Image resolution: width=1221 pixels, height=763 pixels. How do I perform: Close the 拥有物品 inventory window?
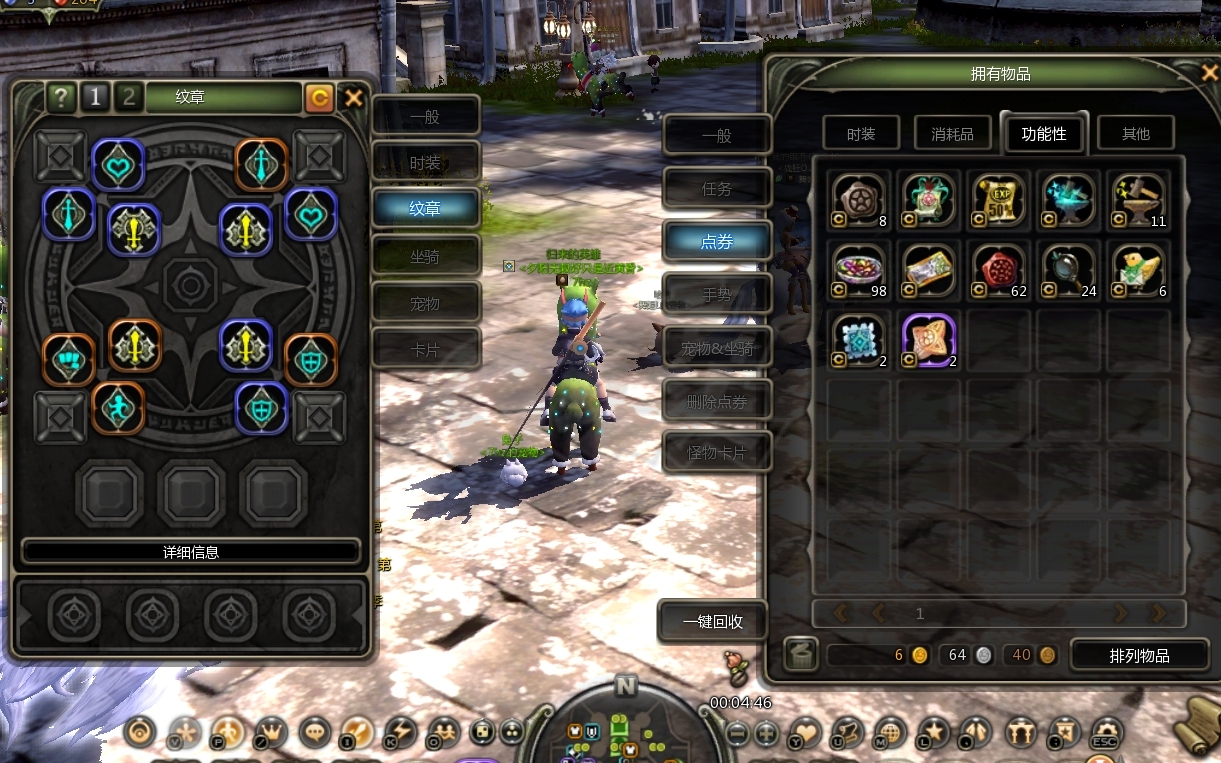pos(1209,73)
